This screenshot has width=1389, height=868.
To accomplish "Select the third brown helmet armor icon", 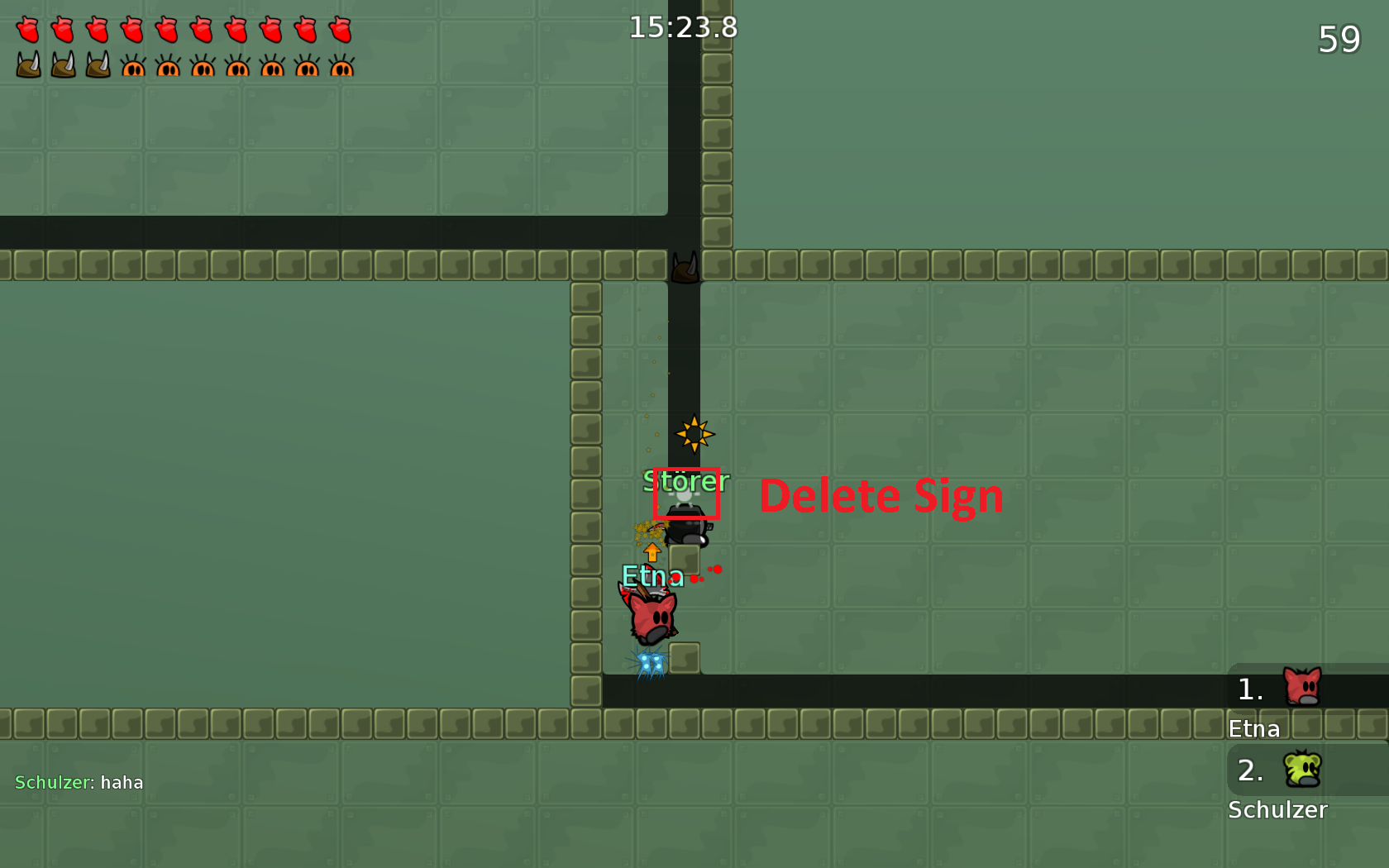I will 98,64.
